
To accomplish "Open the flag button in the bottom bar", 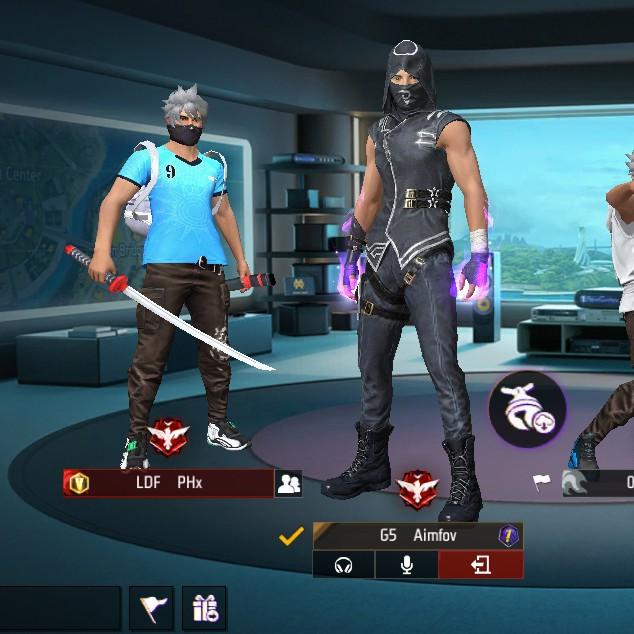I will click(x=153, y=608).
